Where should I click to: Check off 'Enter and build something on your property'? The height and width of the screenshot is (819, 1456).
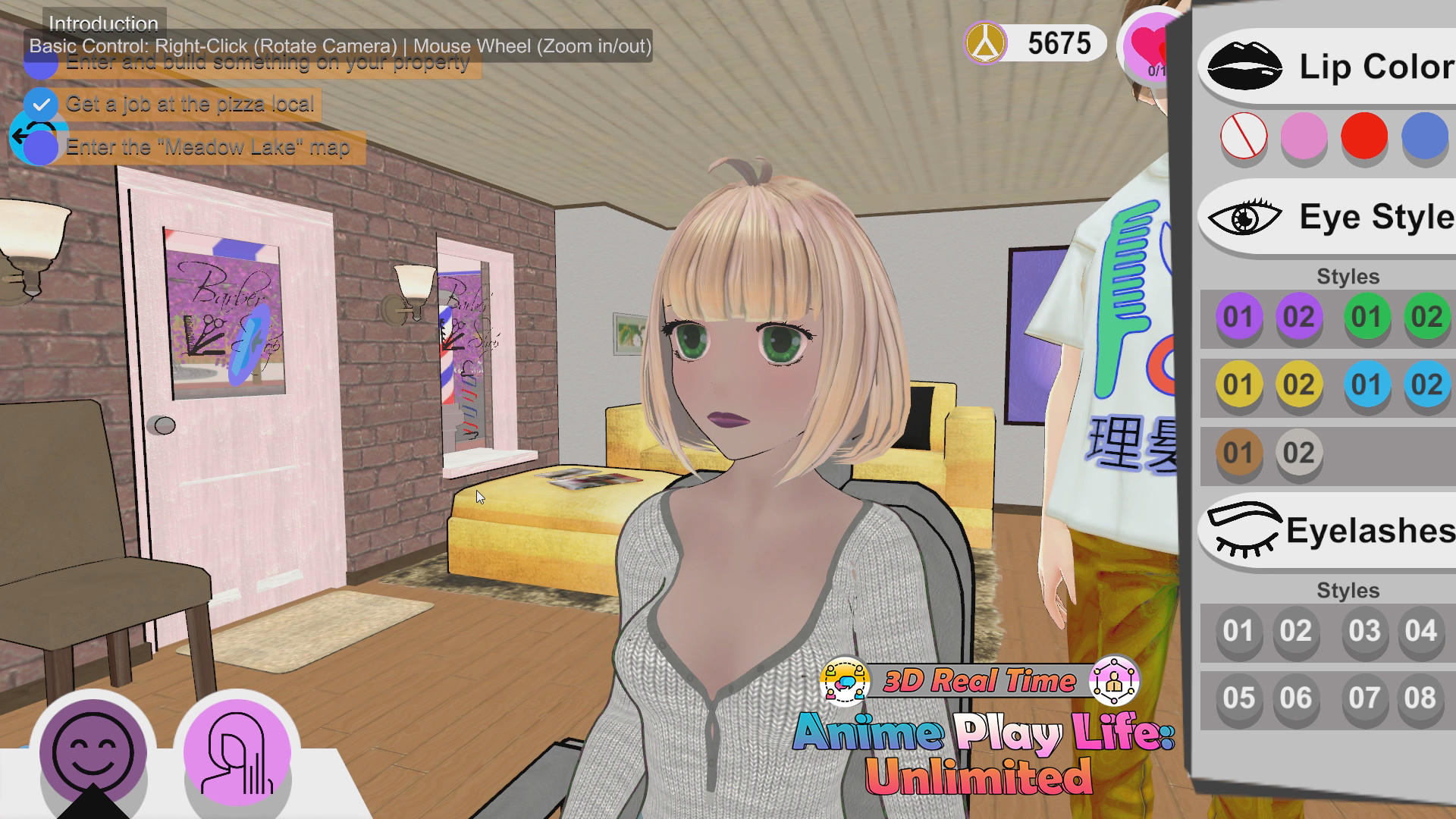42,62
